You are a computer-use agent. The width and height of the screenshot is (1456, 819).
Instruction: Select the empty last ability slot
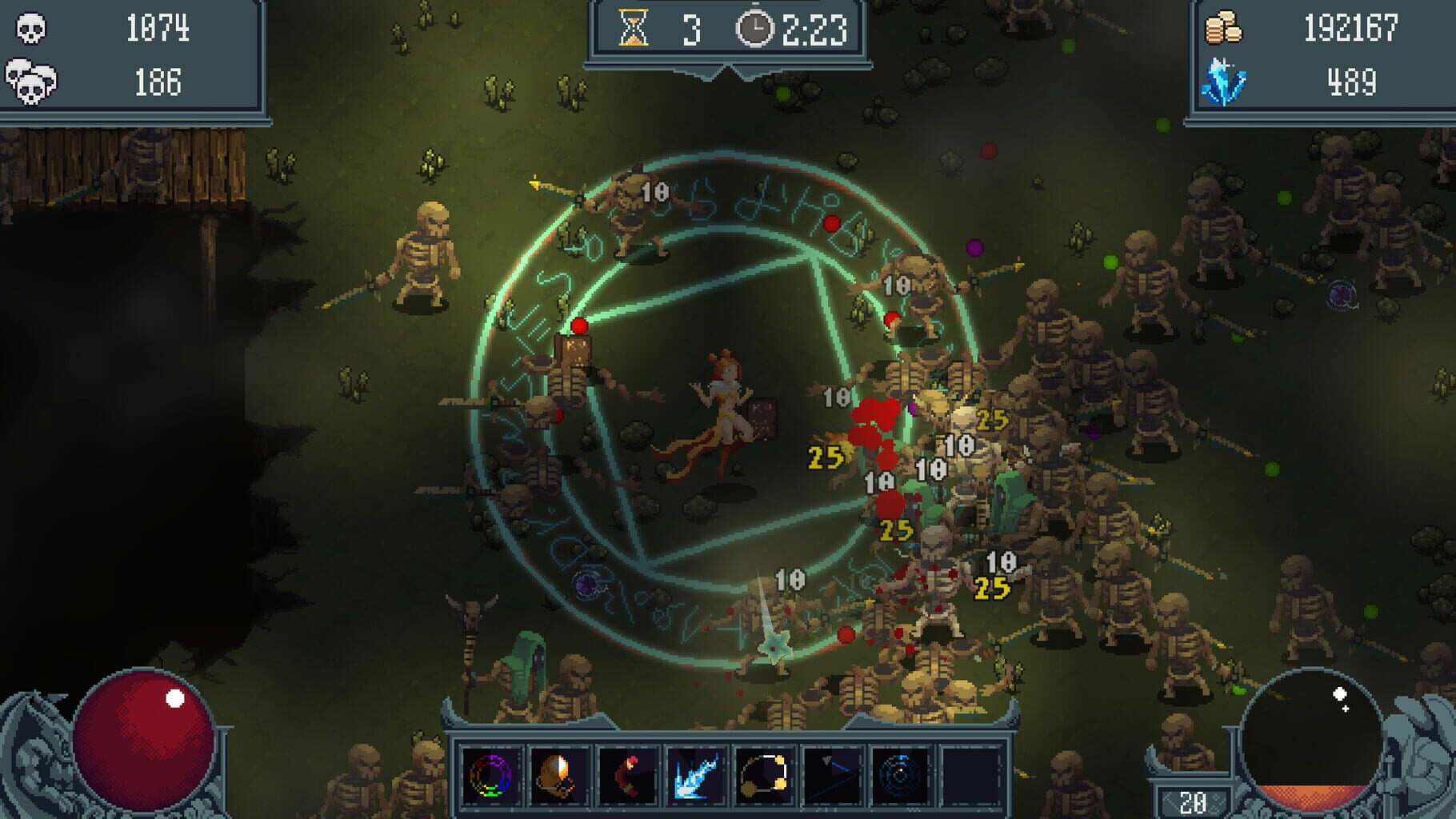(x=969, y=774)
